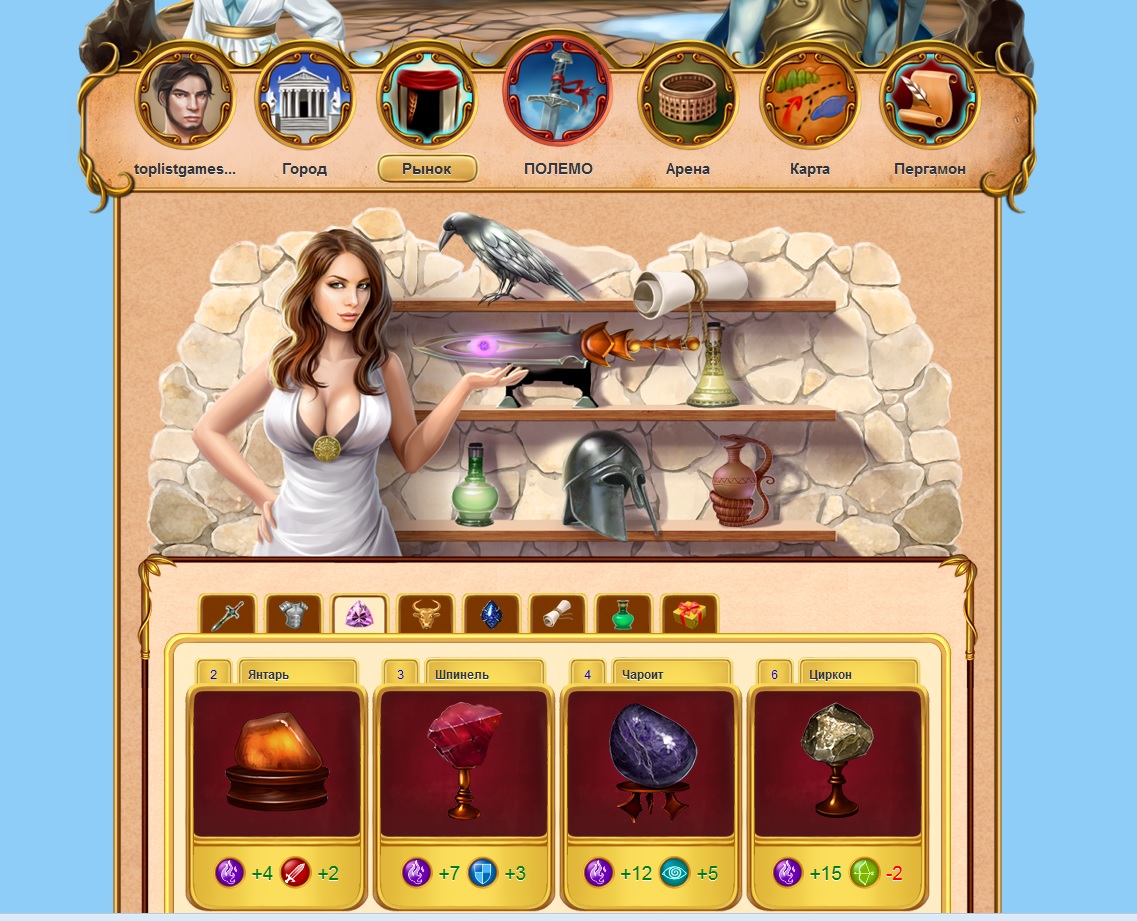Open the gift box category tab

689,614
